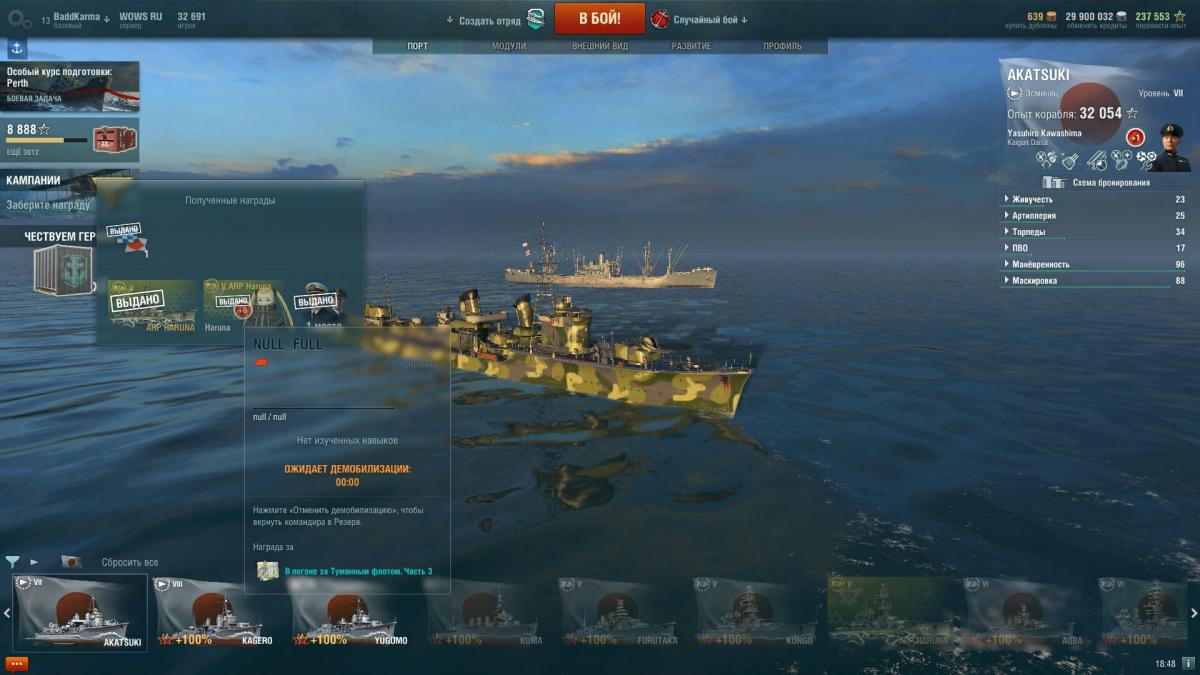This screenshot has height=675, width=1200.
Task: Open В погоне за Туманным флотом link
Action: (x=358, y=571)
